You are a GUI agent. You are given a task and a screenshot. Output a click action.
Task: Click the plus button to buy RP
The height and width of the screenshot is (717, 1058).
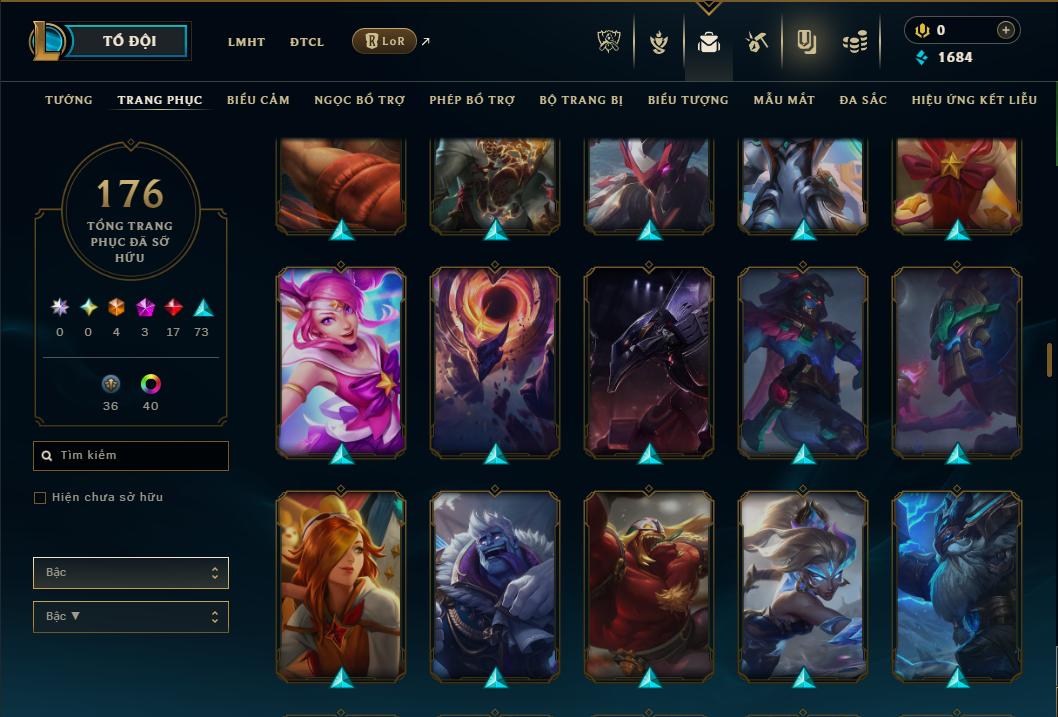[1006, 30]
